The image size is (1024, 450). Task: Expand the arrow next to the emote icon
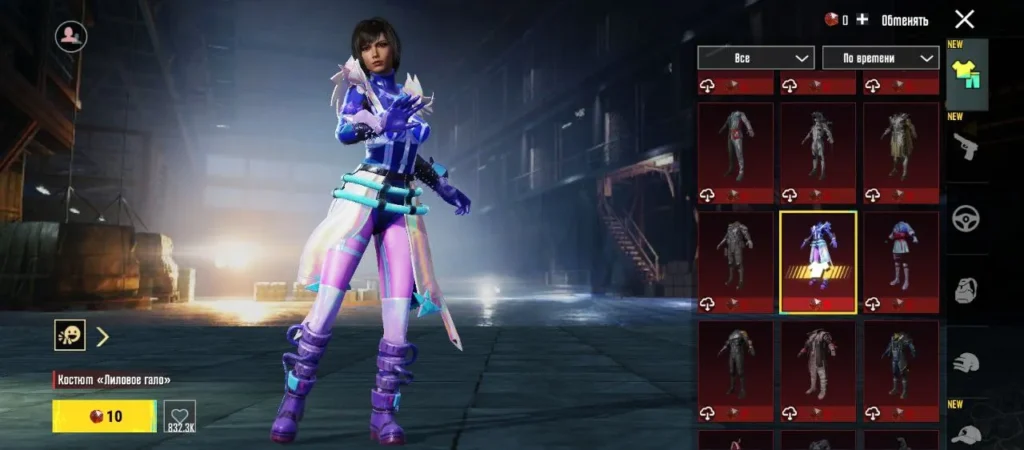click(x=102, y=336)
